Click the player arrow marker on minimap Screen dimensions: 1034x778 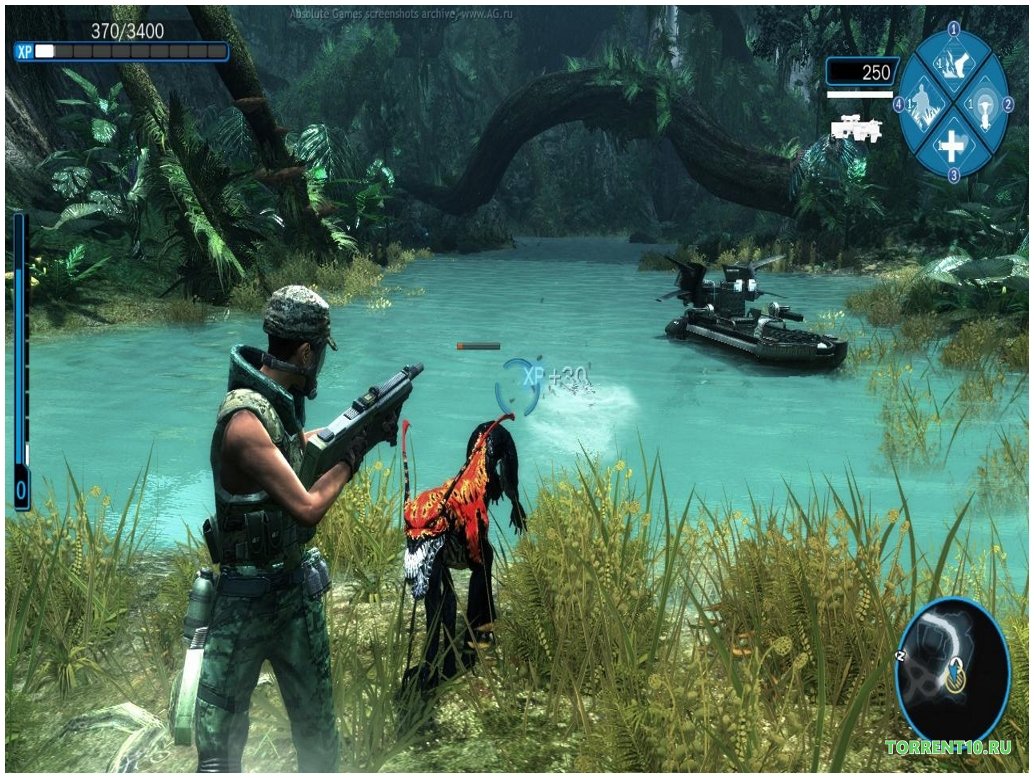click(957, 676)
